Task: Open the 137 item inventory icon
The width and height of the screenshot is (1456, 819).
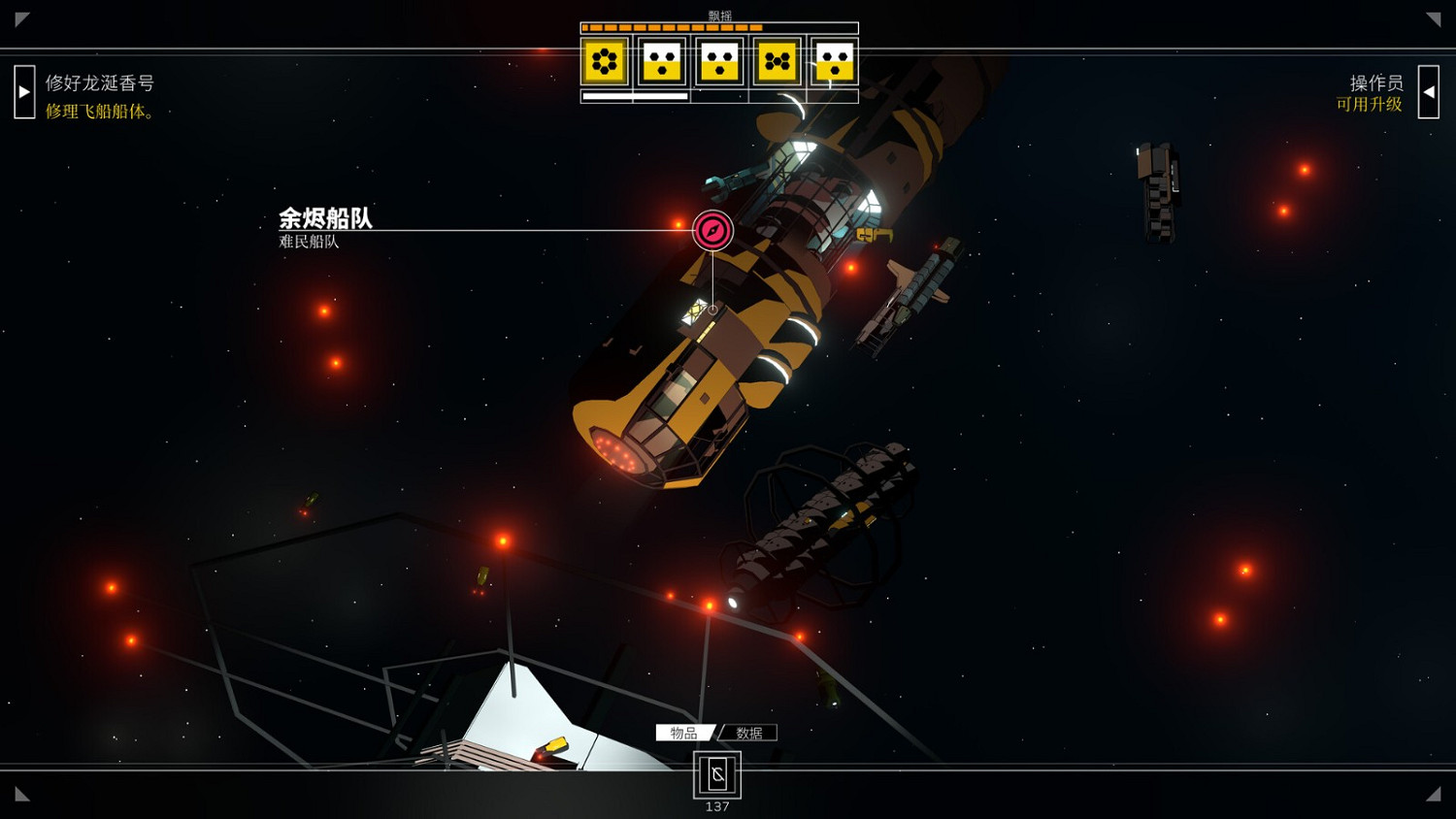Action: [717, 775]
